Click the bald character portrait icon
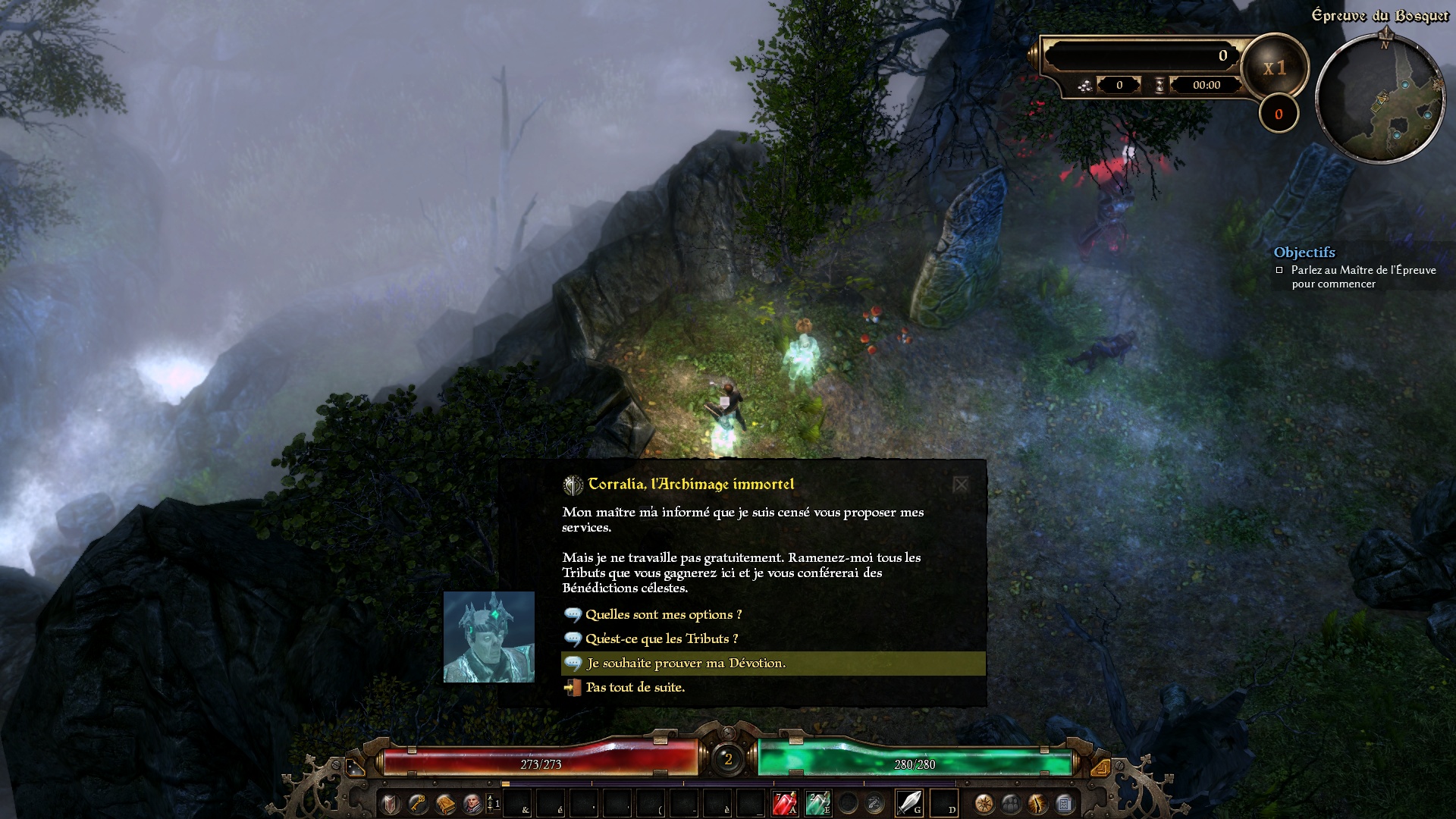Viewport: 1456px width, 819px height. coord(472,803)
